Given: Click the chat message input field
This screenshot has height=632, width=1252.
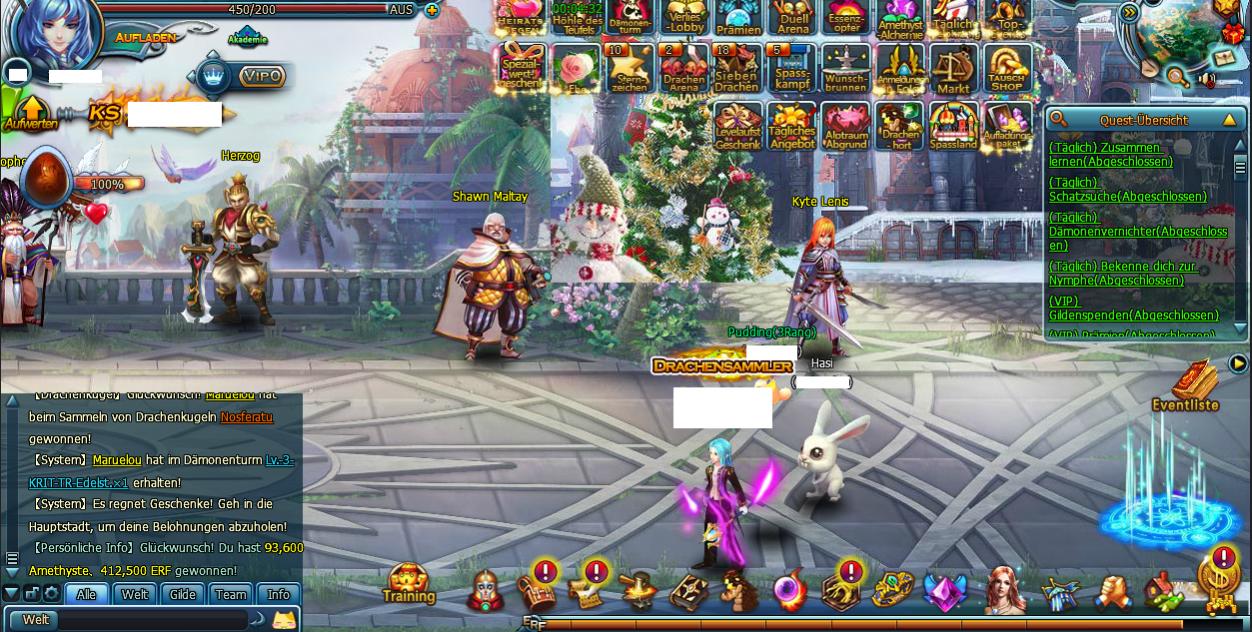Looking at the screenshot, I should pos(150,620).
